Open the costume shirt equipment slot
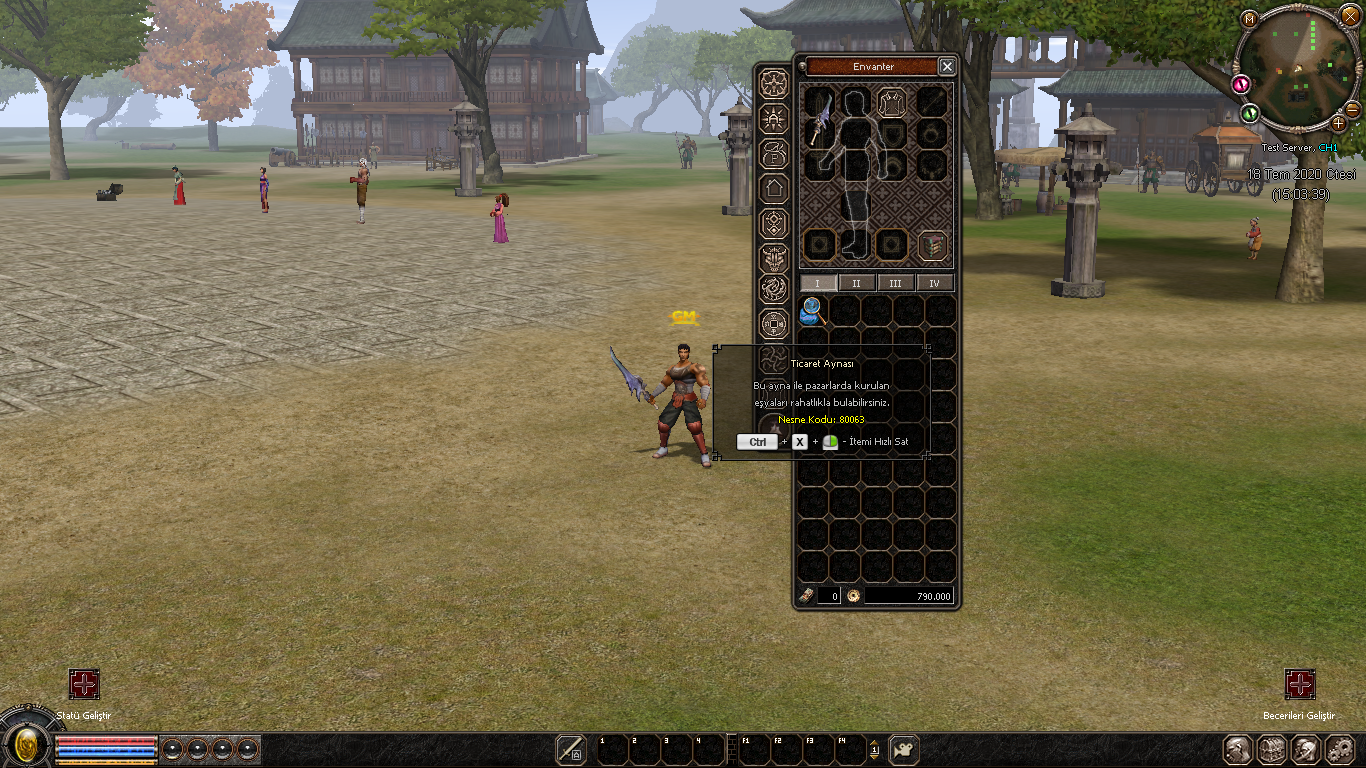 coord(891,102)
